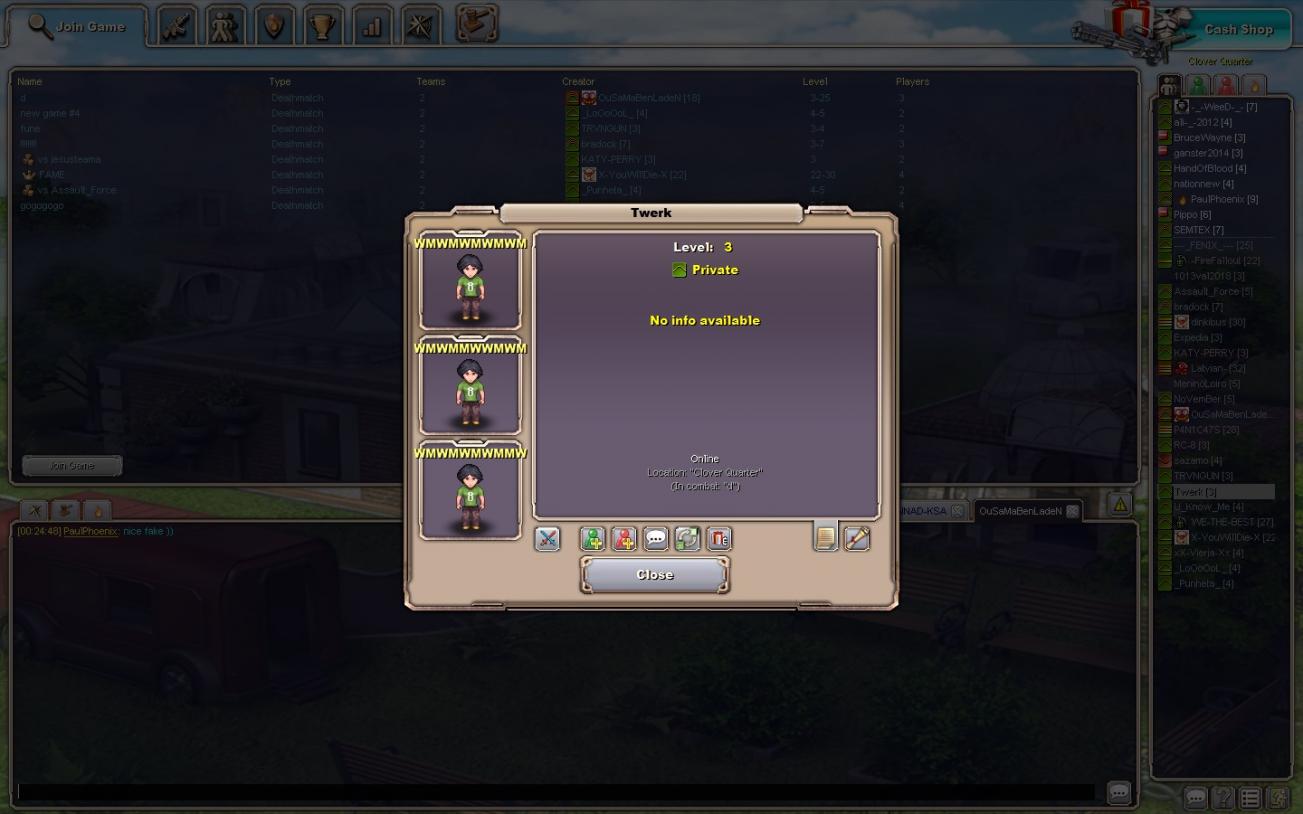The height and width of the screenshot is (814, 1303).
Task: Open the scroll and quill tab
Action: coord(857,538)
